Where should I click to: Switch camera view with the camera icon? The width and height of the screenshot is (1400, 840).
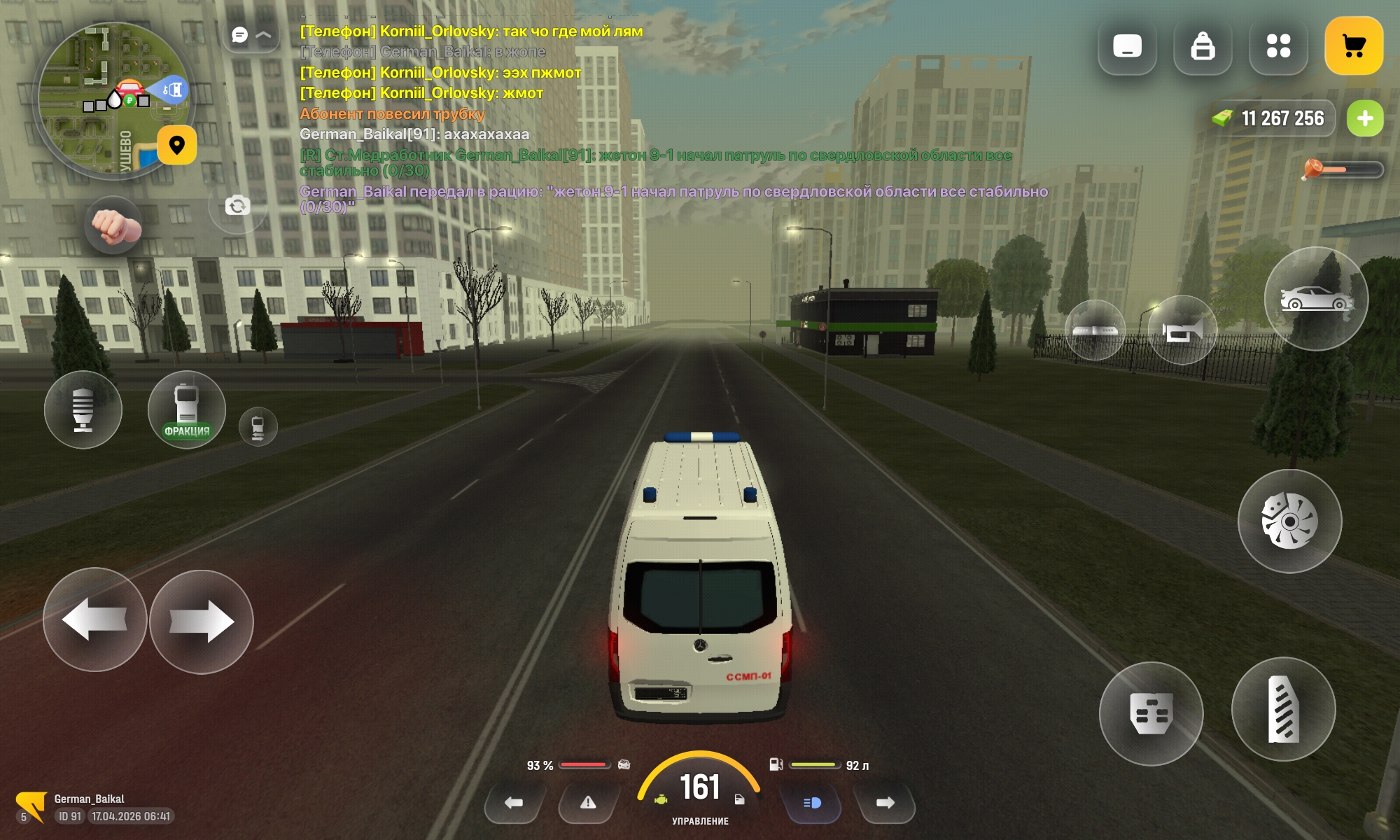pyautogui.click(x=237, y=205)
